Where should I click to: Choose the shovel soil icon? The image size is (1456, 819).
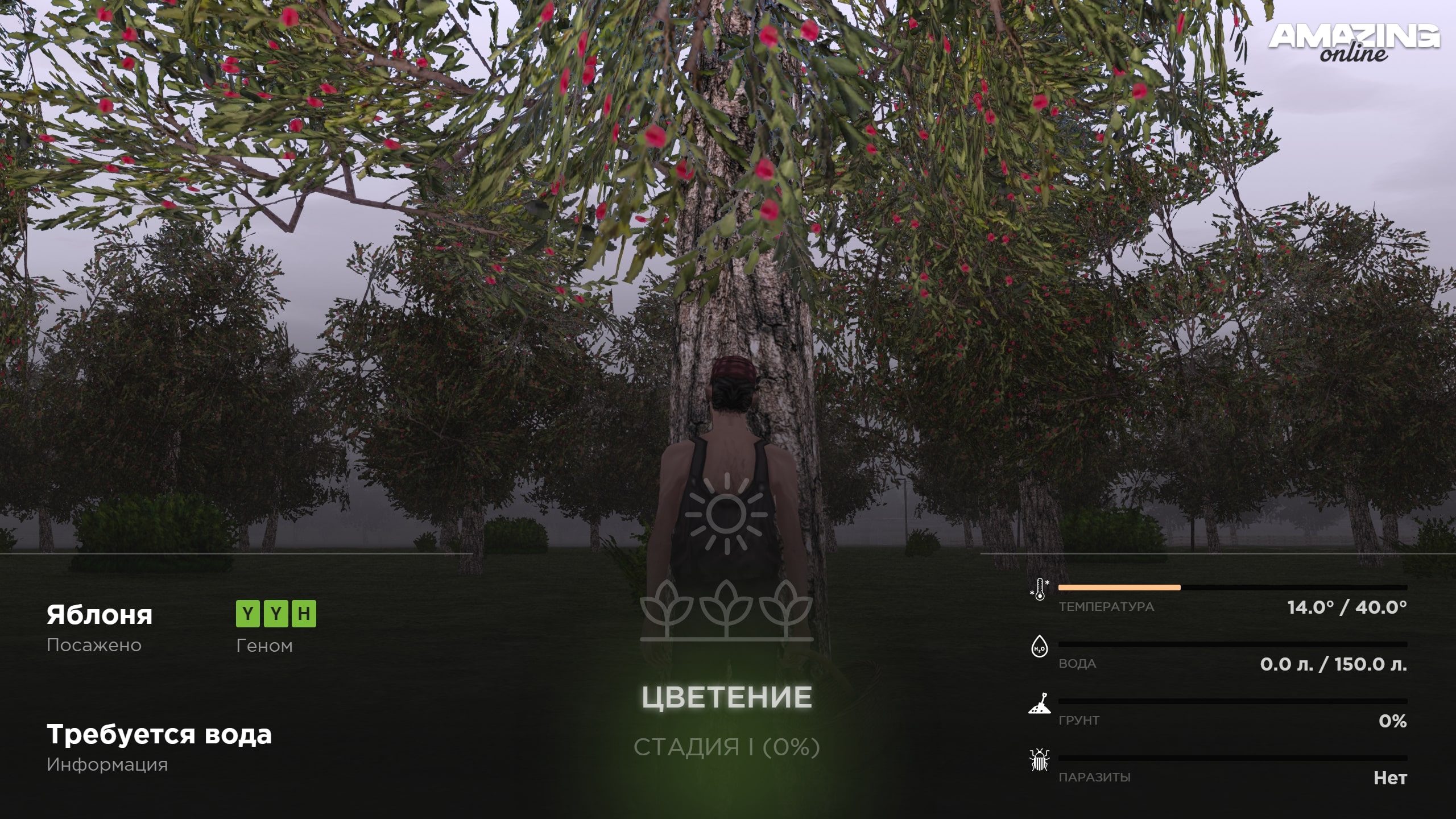click(1040, 704)
